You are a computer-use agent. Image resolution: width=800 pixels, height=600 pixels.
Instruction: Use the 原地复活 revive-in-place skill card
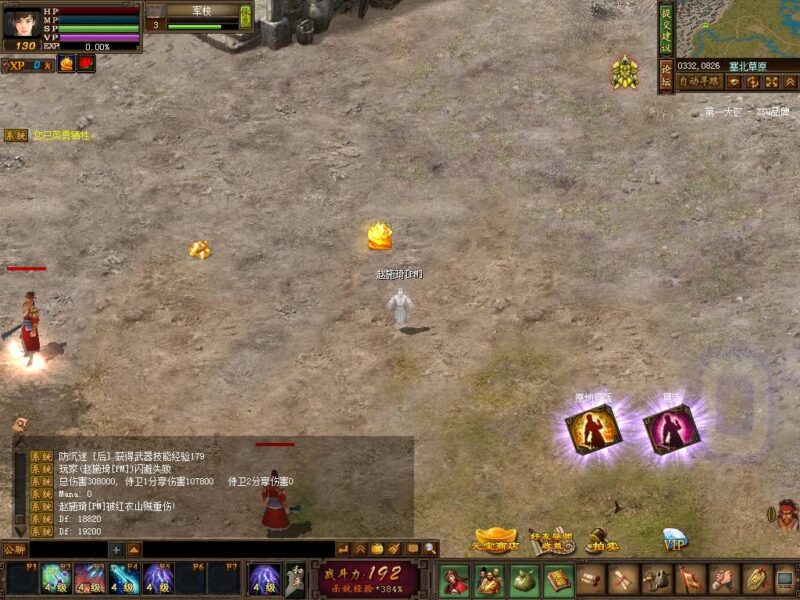(593, 428)
